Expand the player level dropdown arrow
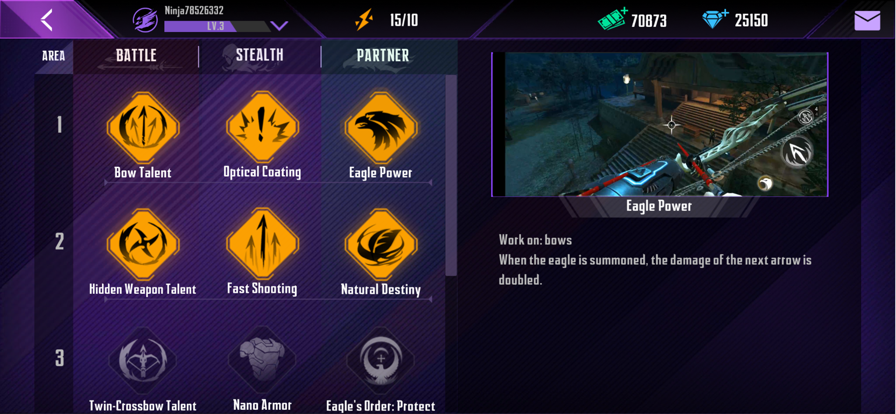The image size is (896, 414). tap(279, 26)
